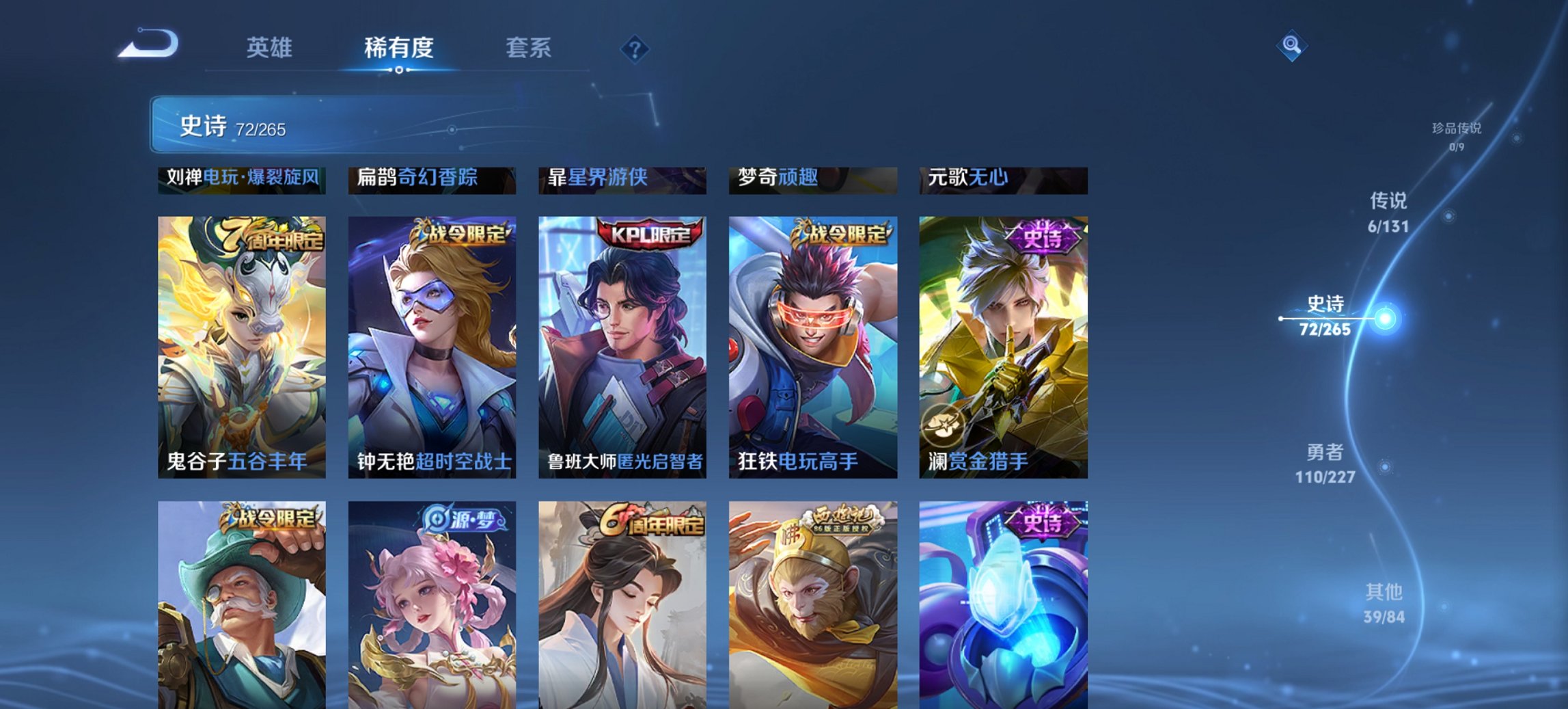Click the circular emblem icon on 澜赏金猎手 card
1568x709 pixels.
click(942, 424)
